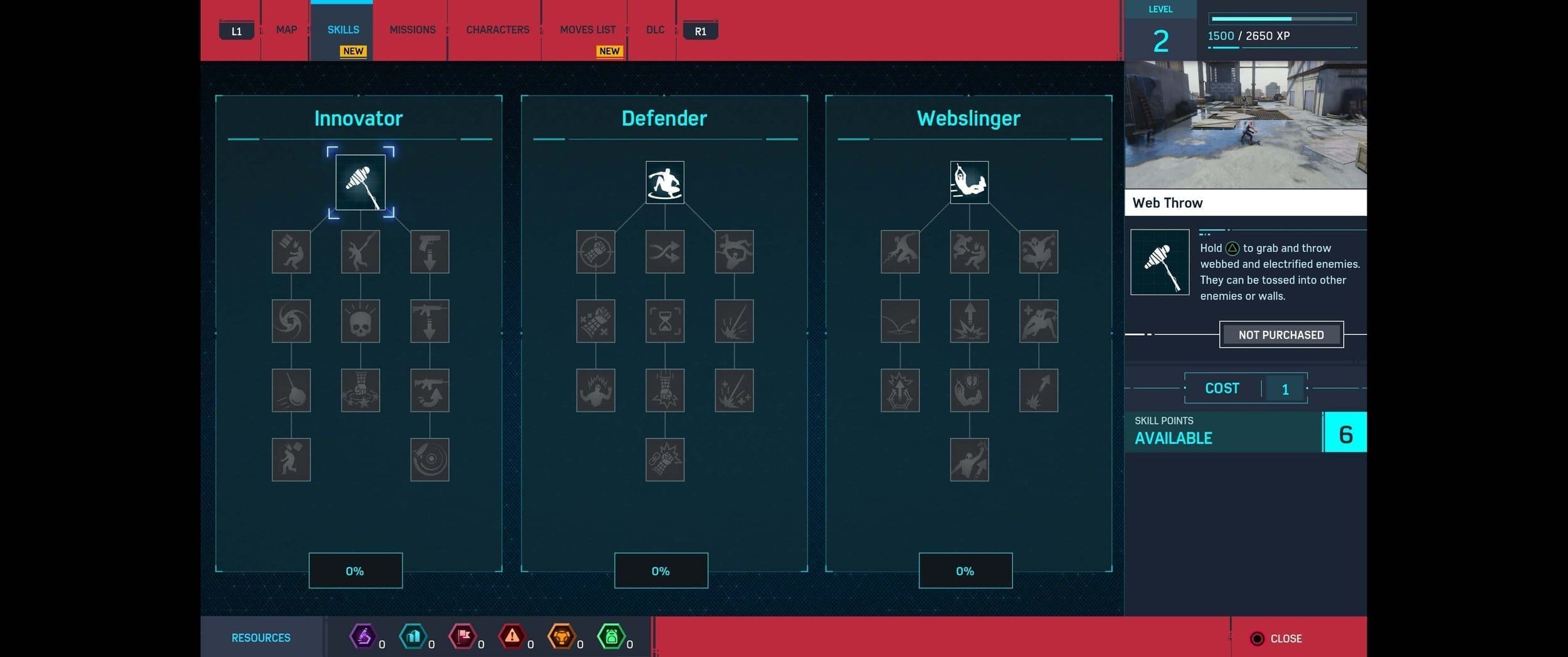
Task: Click the pistol disarm skill in Innovator tree
Action: [x=430, y=252]
